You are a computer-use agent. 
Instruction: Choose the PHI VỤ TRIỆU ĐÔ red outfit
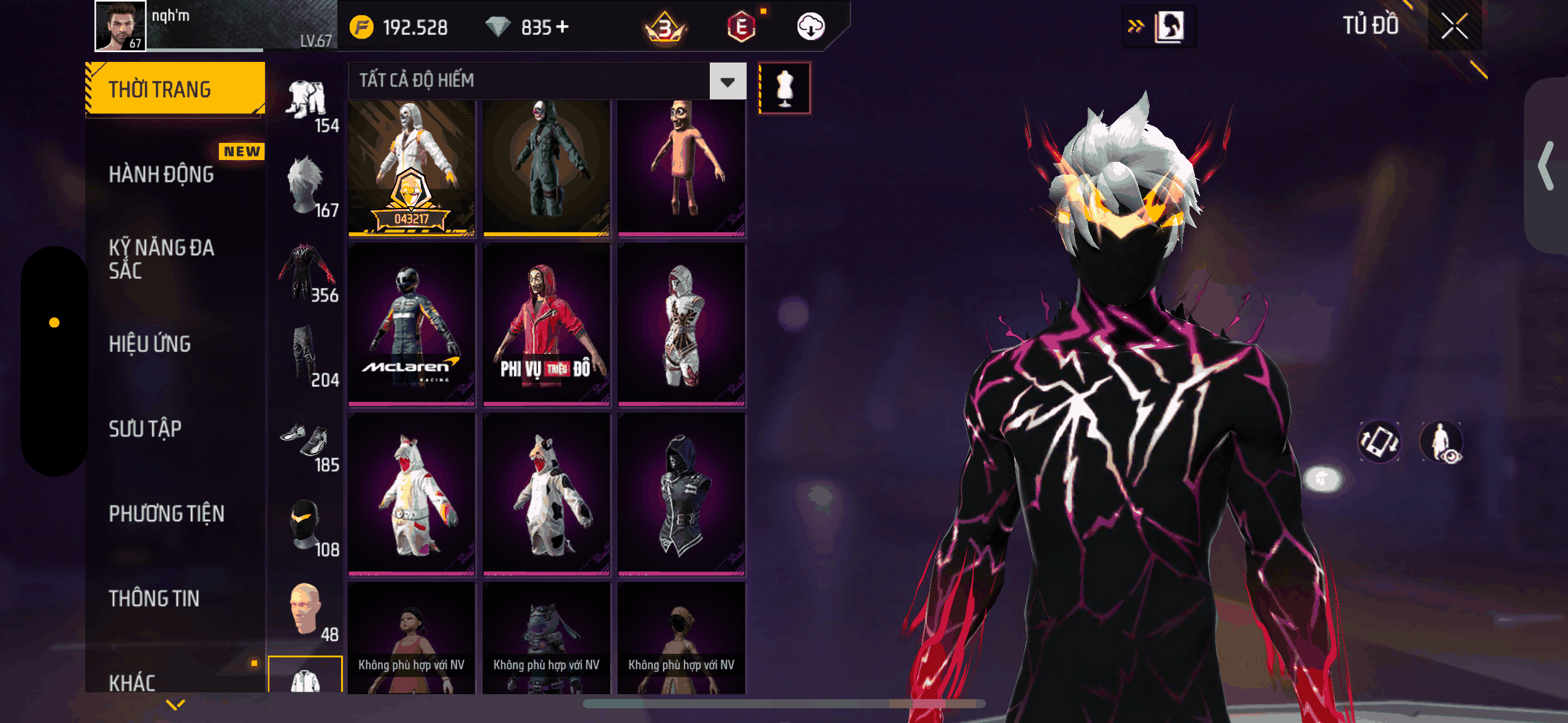[546, 324]
